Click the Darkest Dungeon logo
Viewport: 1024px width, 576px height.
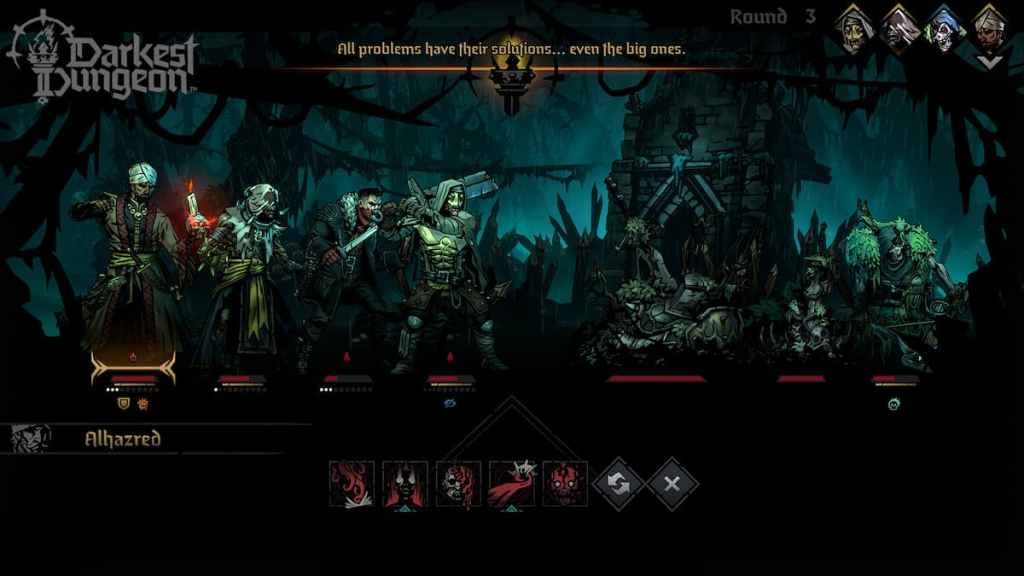tap(105, 55)
